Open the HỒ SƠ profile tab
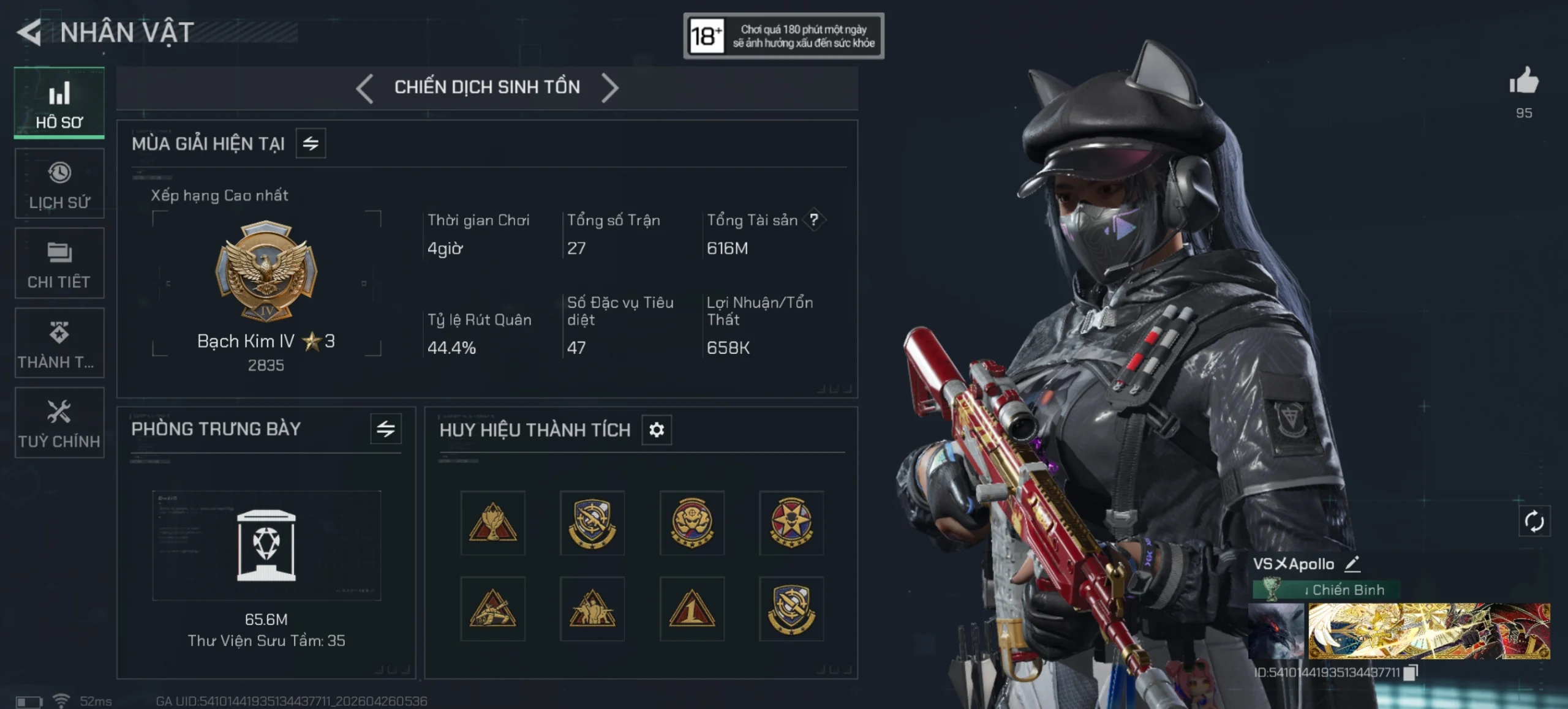 59,103
